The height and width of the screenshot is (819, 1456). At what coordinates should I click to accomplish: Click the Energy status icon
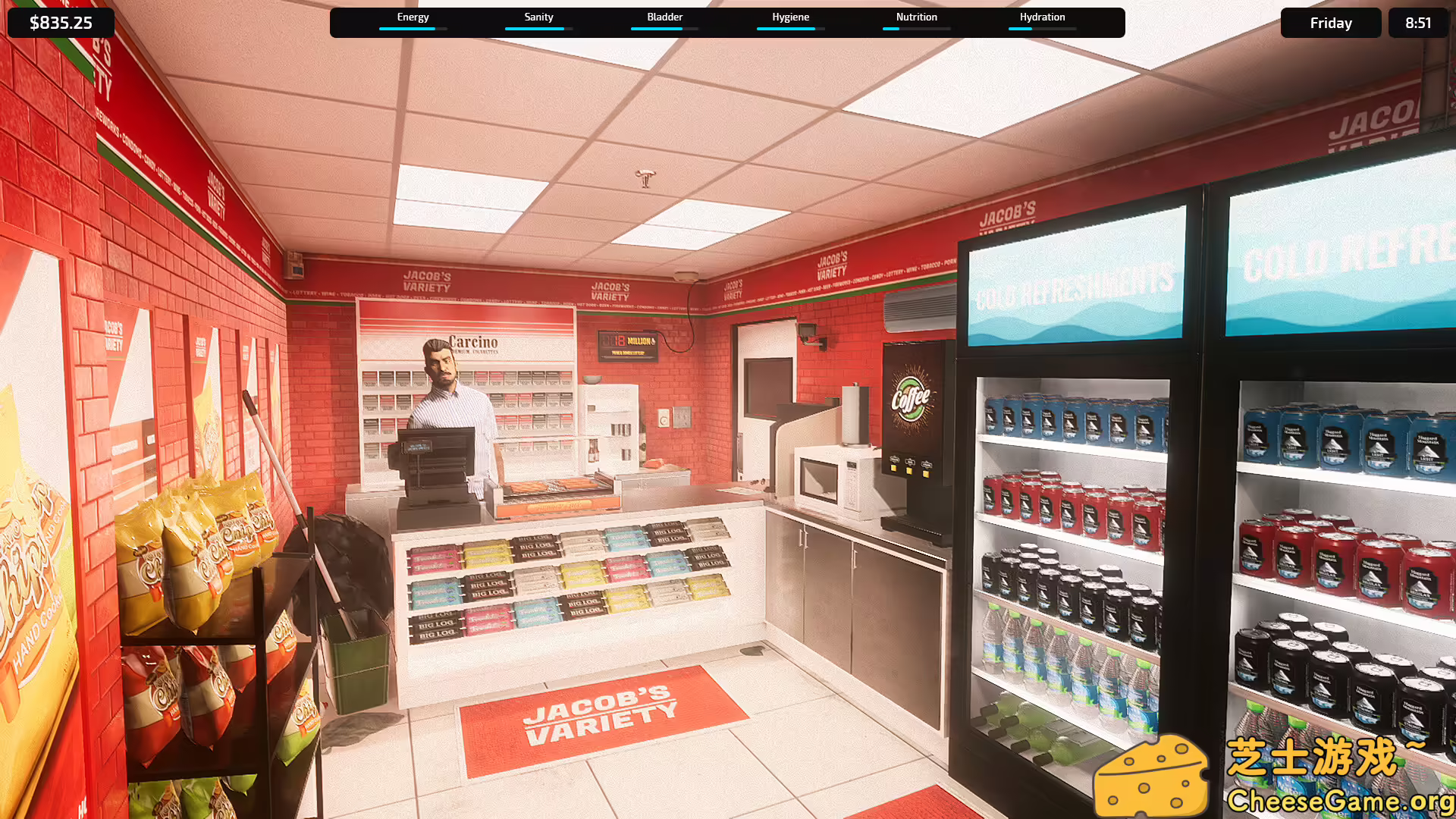click(x=413, y=17)
